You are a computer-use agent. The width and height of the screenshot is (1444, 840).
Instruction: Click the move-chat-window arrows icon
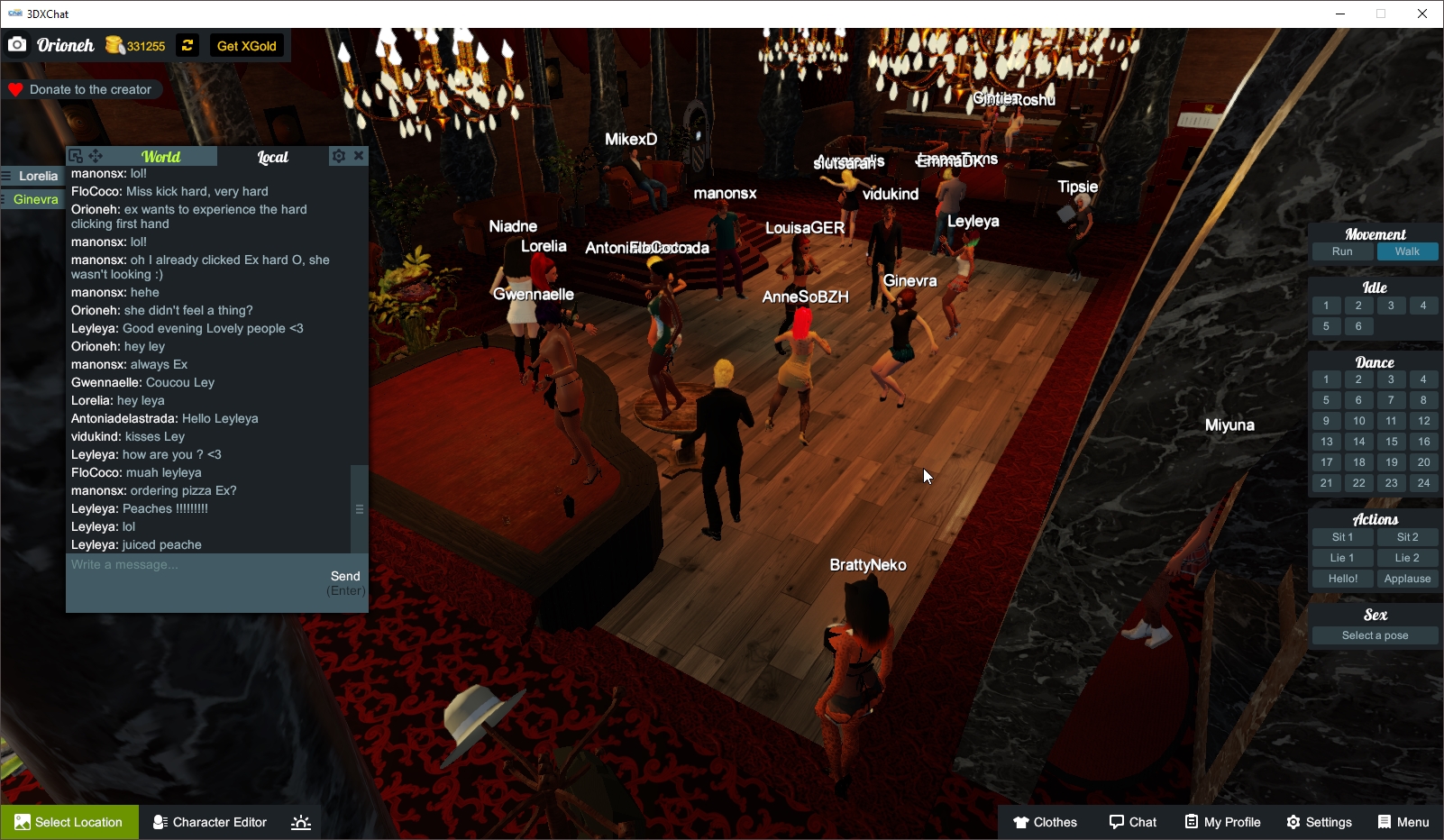tap(96, 156)
